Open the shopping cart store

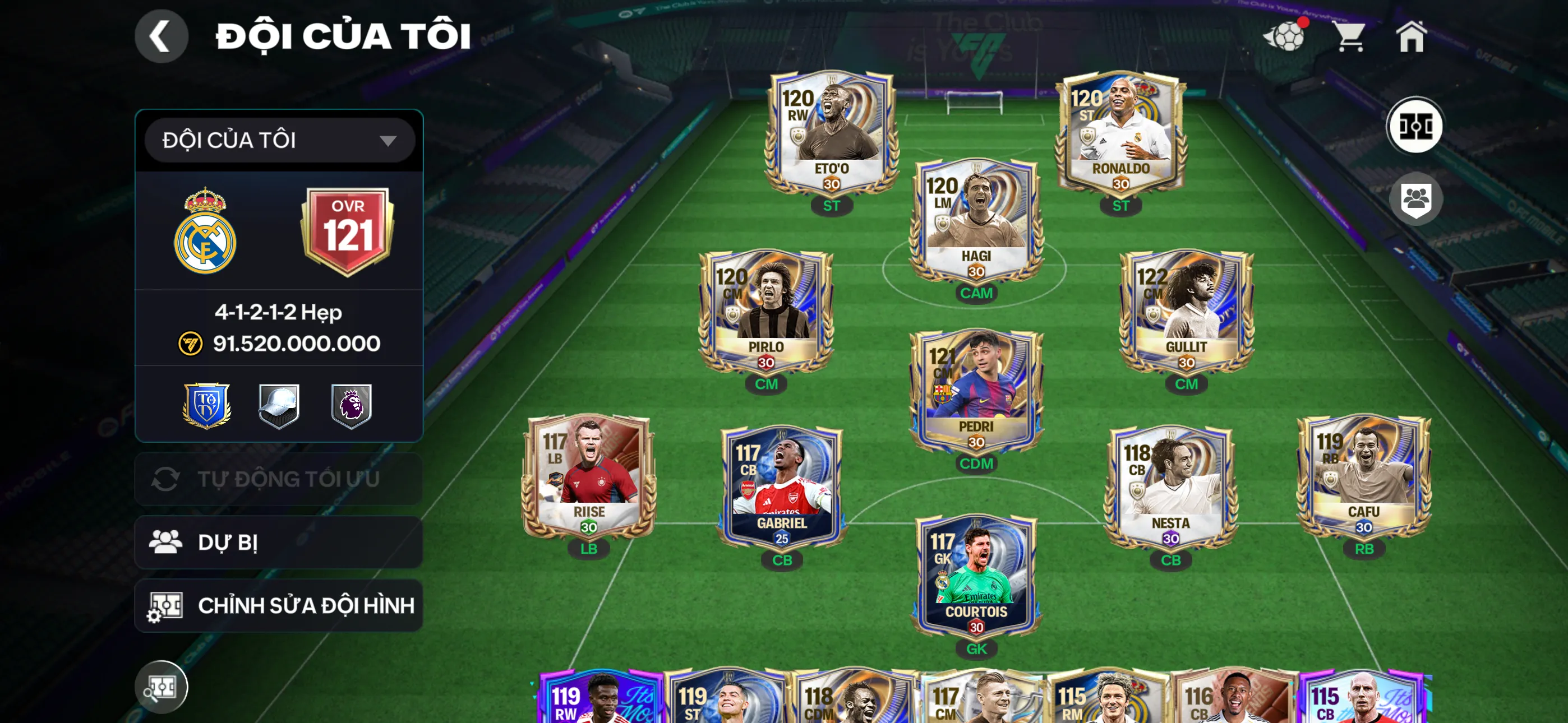1350,36
